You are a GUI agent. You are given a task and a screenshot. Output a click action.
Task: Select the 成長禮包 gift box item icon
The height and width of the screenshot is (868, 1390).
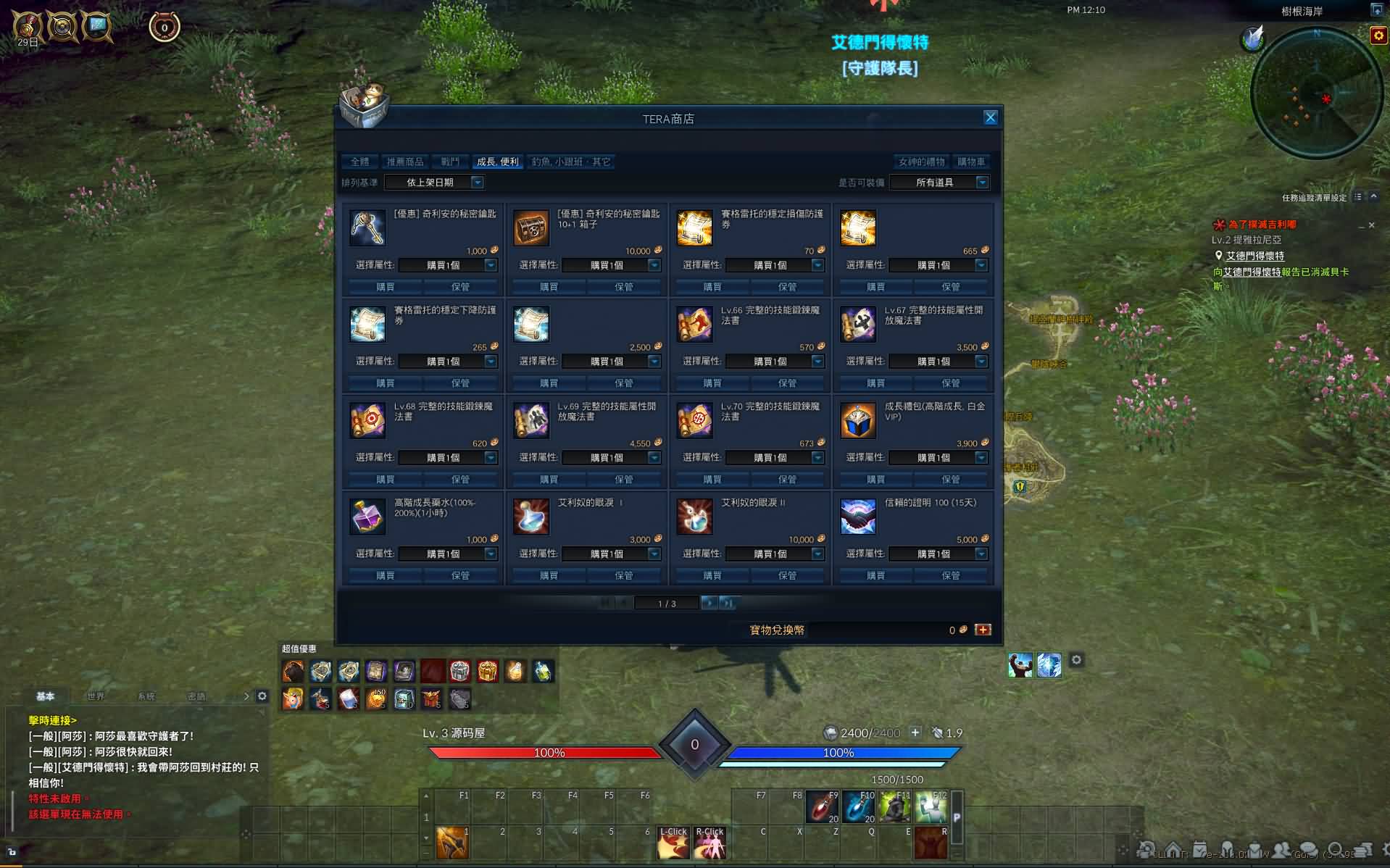(857, 421)
